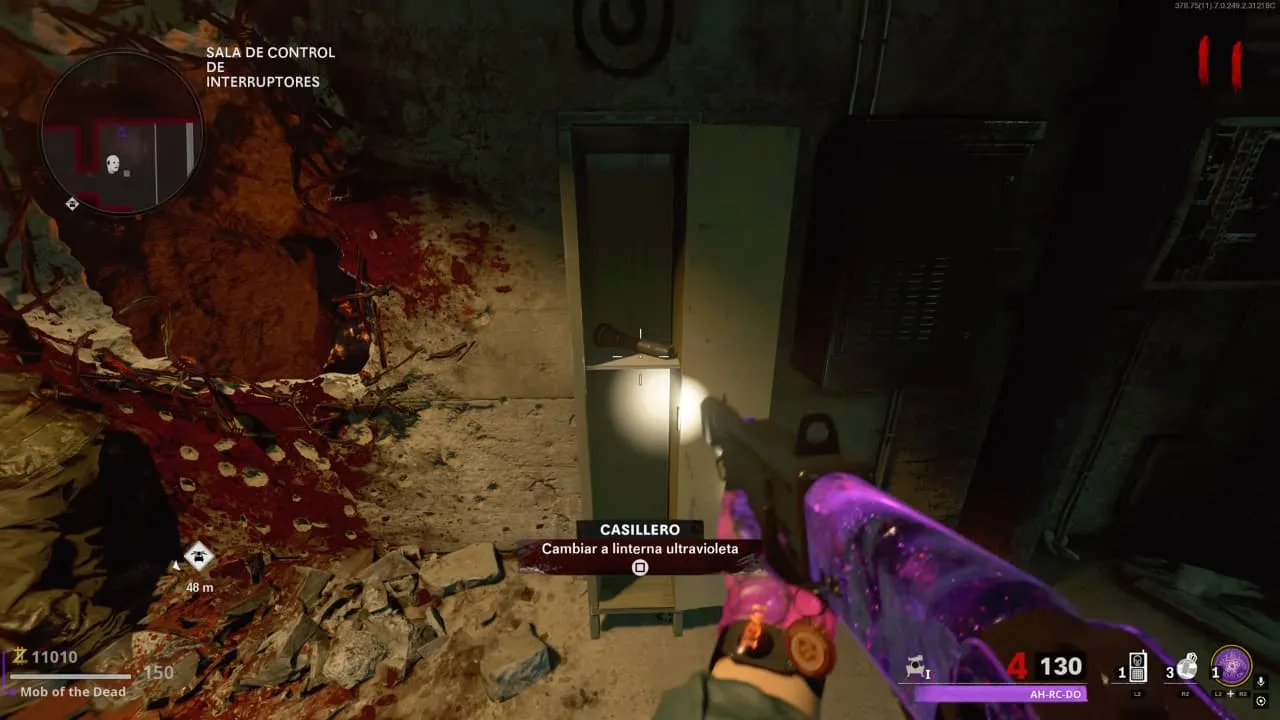Select the skull marker on the minimap

coord(113,162)
